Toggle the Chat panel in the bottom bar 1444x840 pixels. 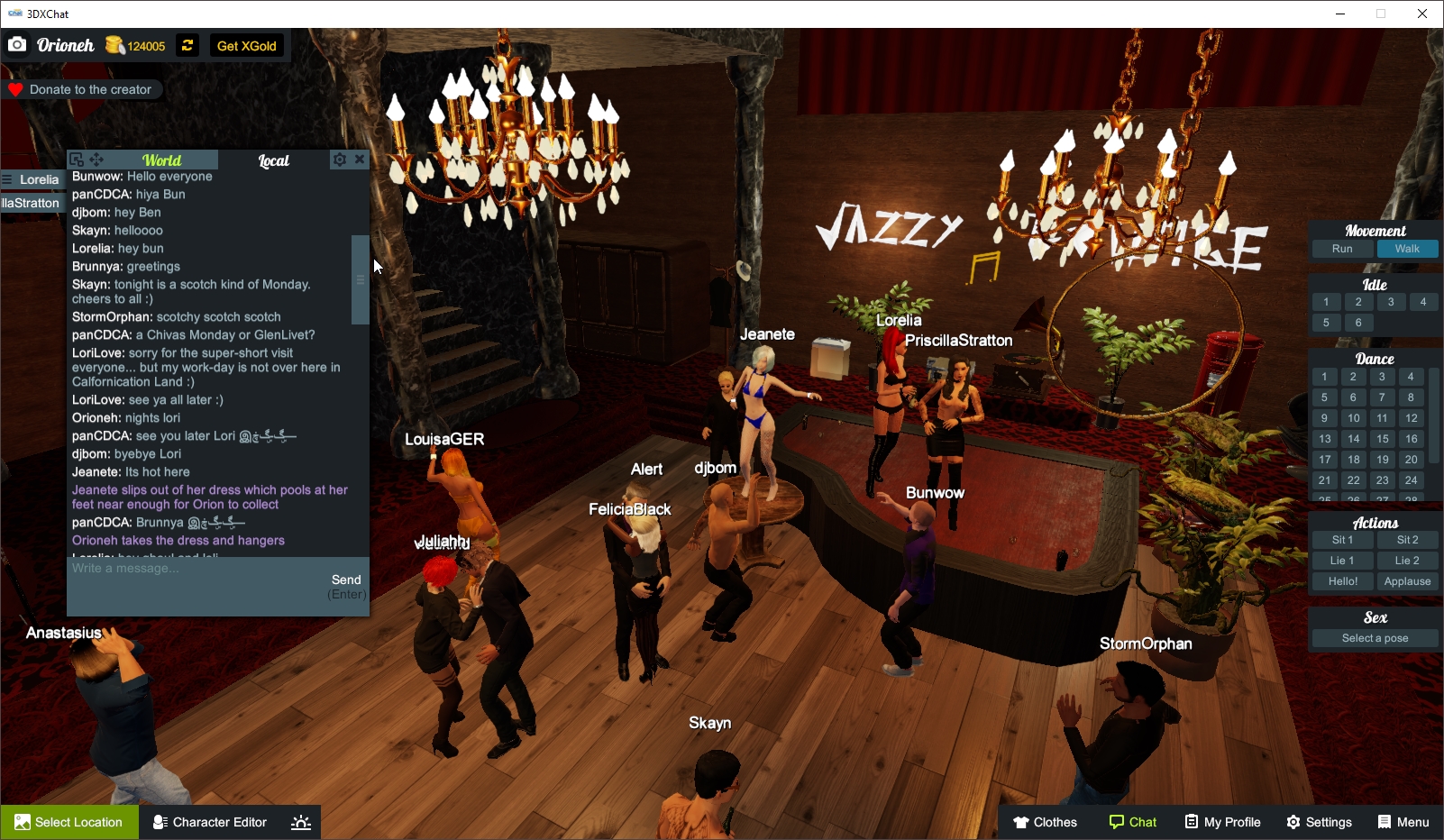pos(1132,822)
